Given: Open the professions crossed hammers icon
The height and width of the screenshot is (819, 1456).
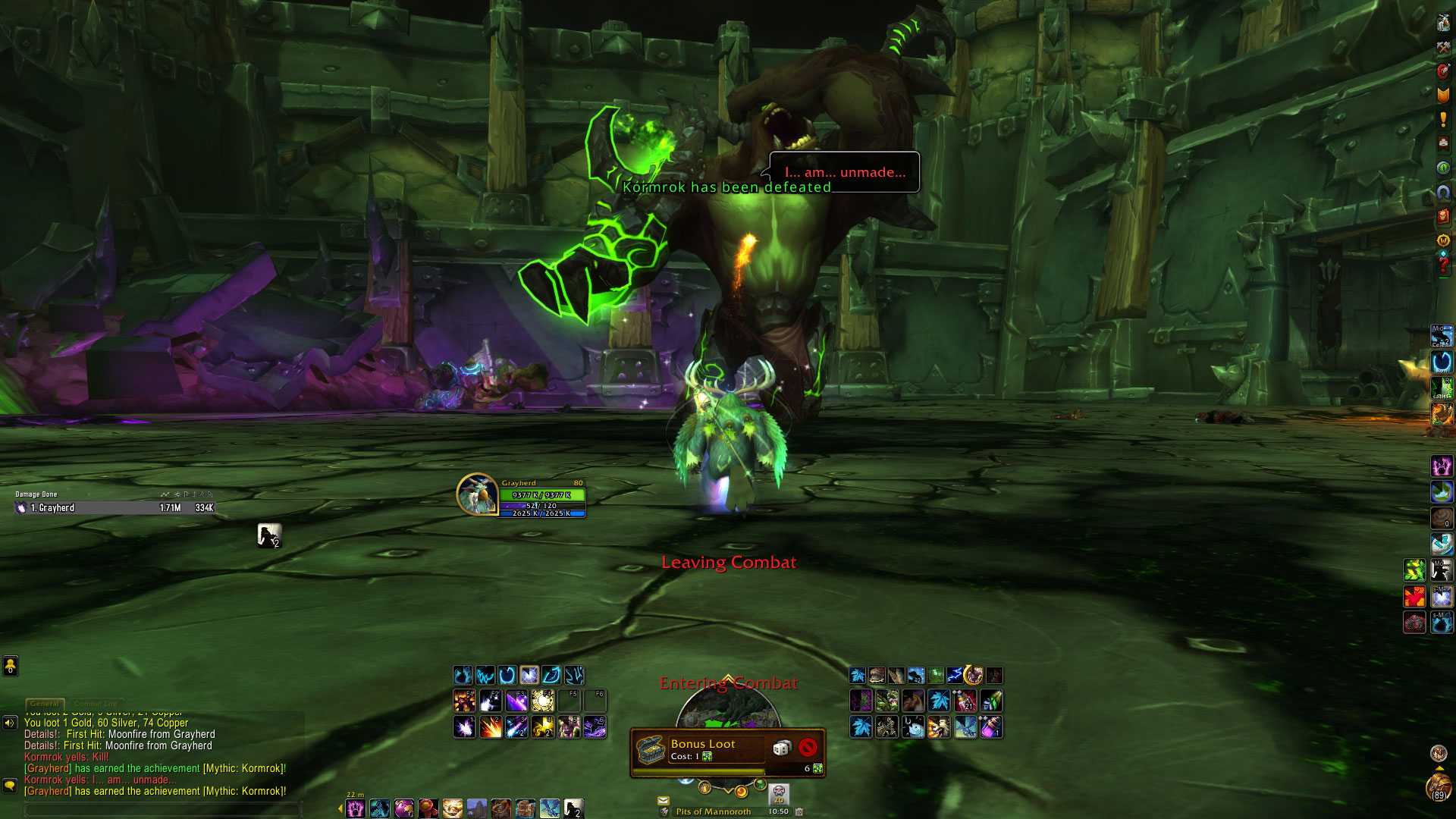Looking at the screenshot, I should 1443,47.
